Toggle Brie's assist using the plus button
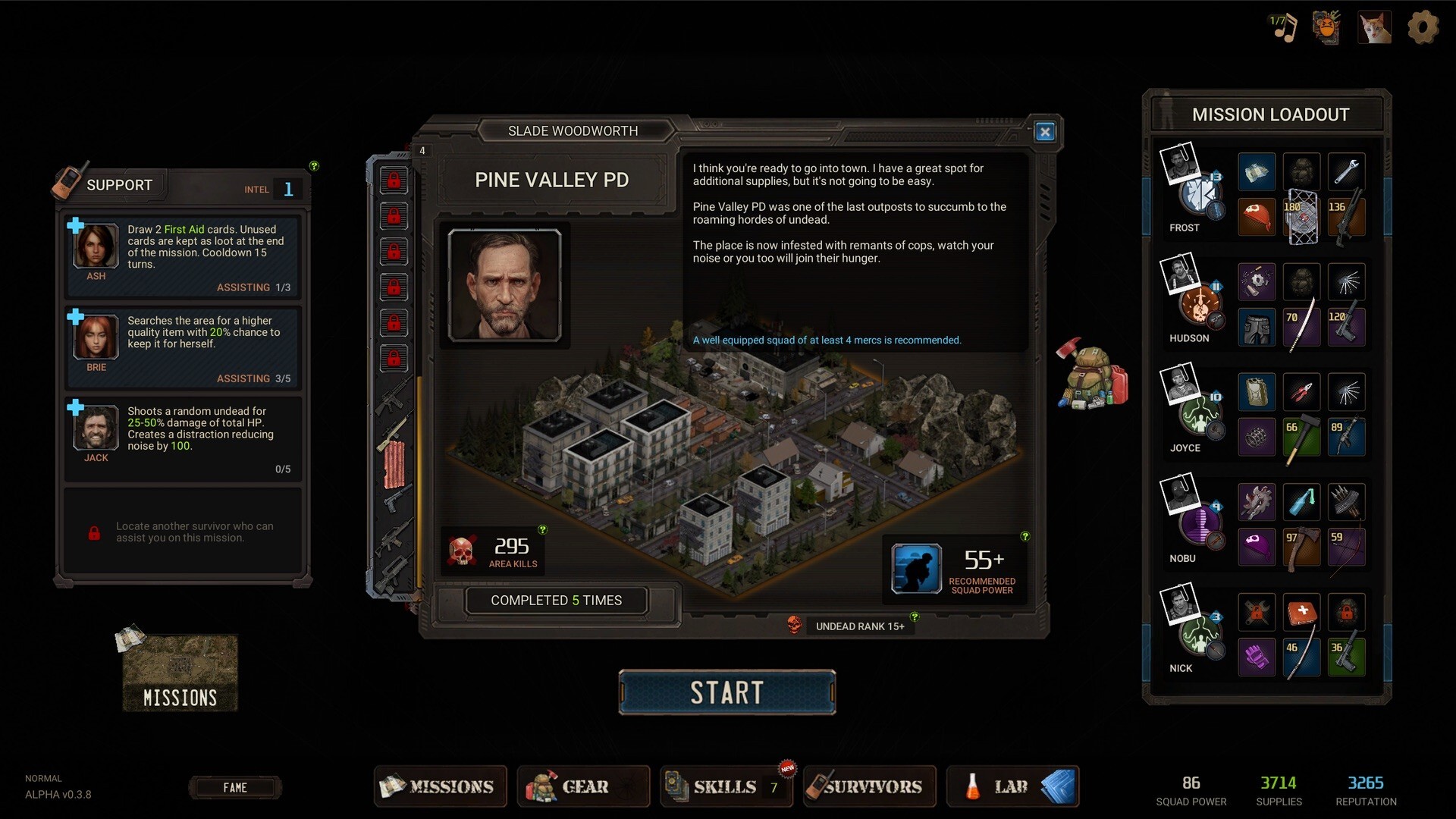1456x819 pixels. (75, 315)
